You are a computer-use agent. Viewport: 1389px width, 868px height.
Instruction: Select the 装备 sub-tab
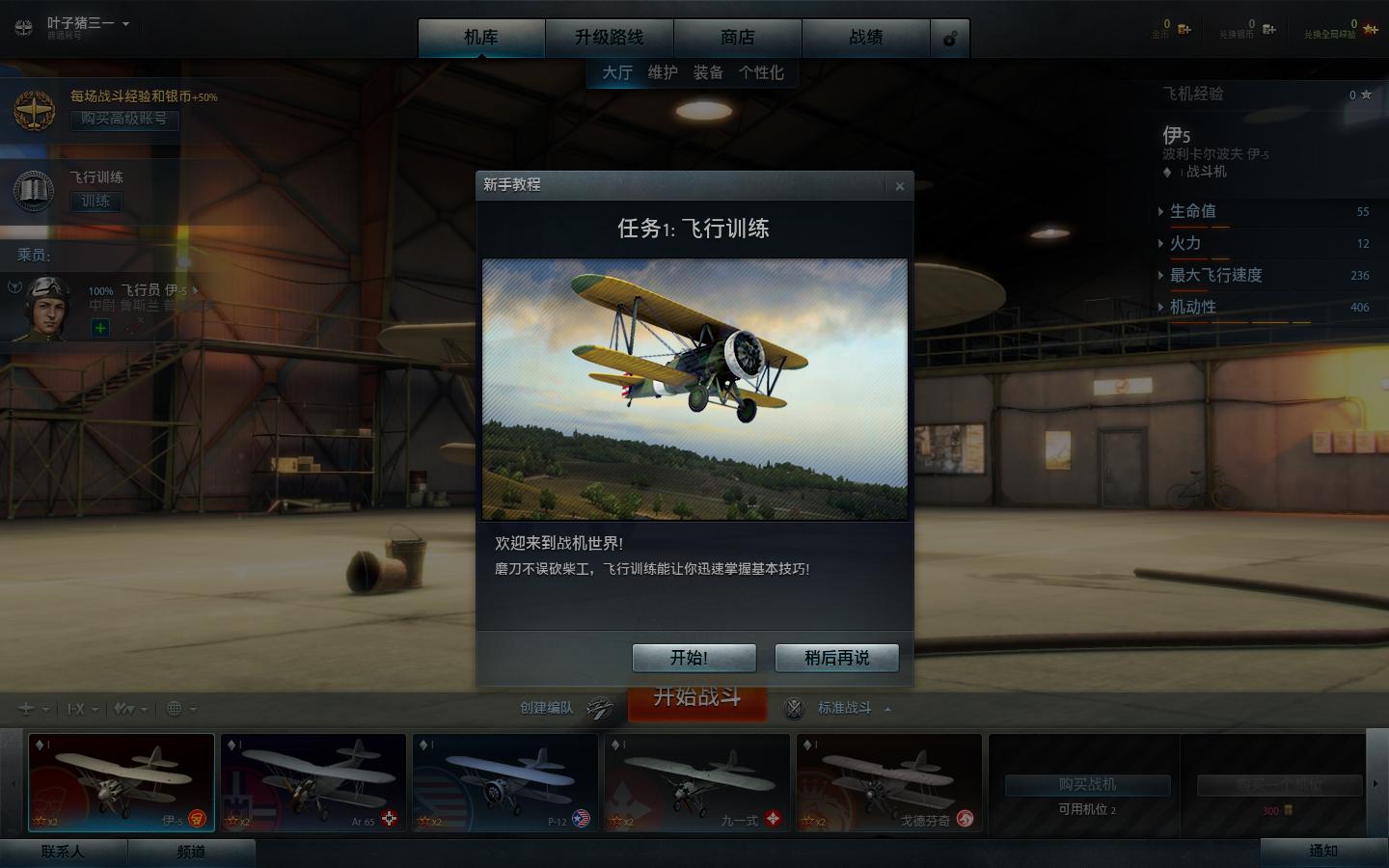click(x=708, y=72)
